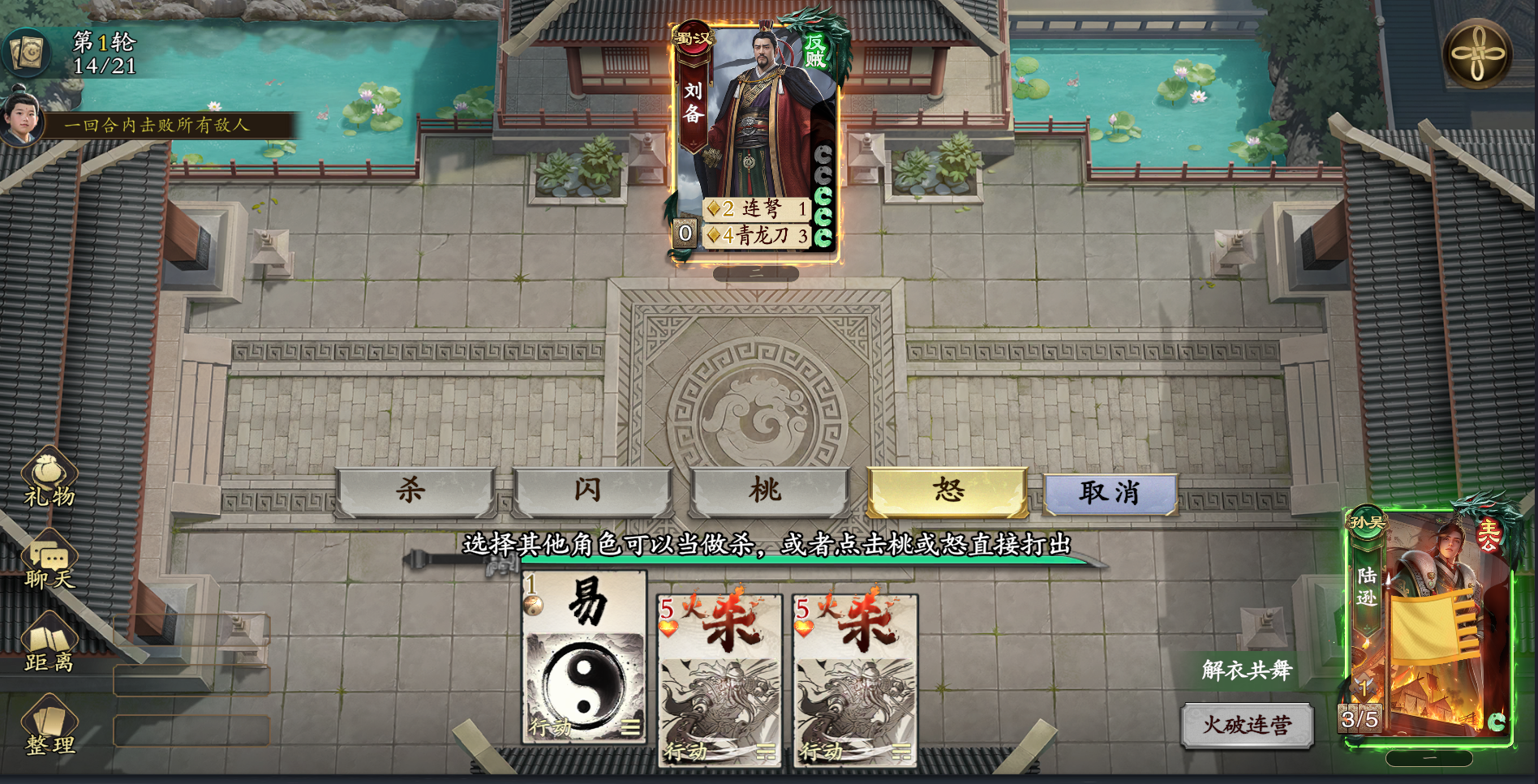
Task: Choose the 桃 option
Action: point(767,491)
